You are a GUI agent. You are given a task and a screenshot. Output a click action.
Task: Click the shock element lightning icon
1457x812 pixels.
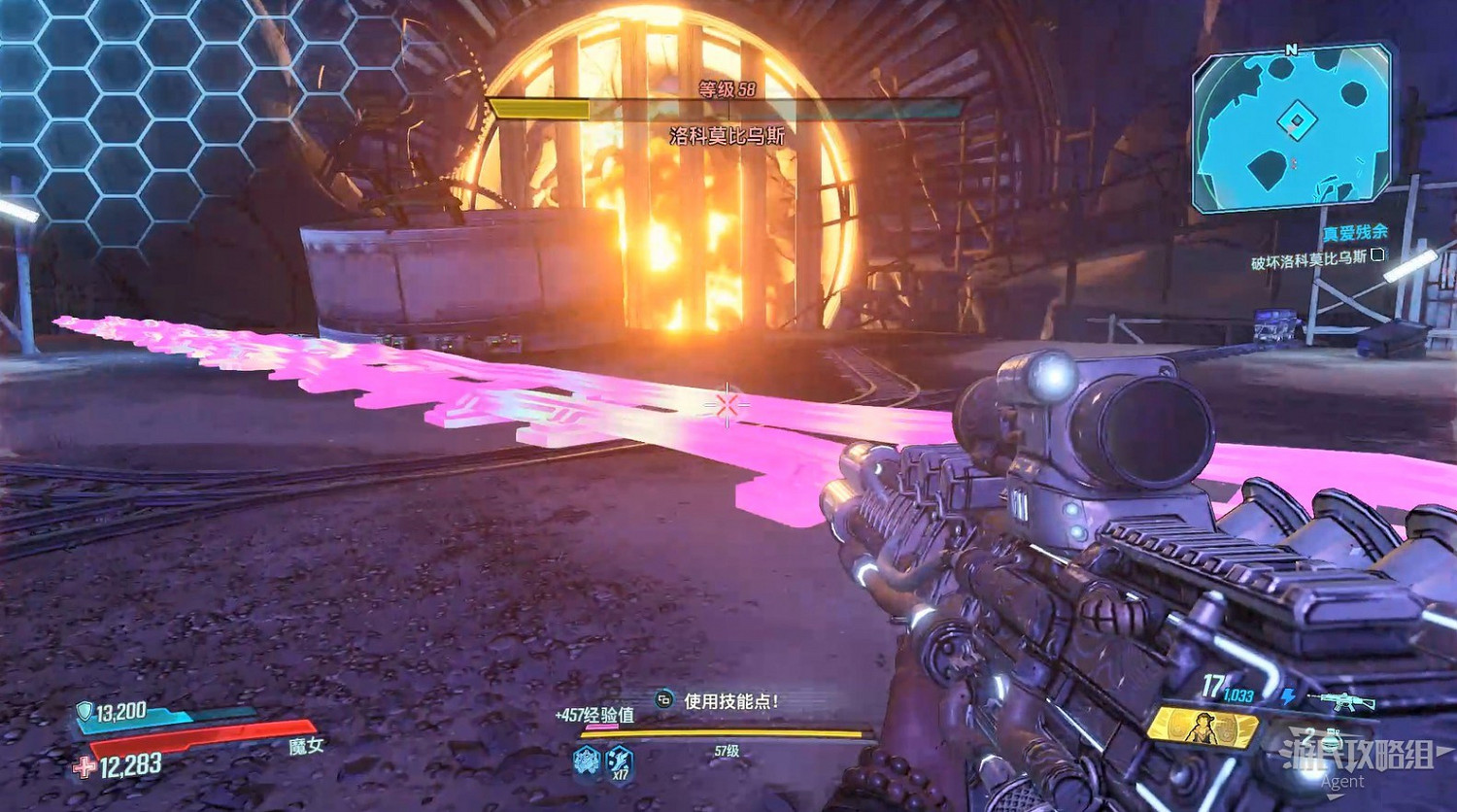click(1288, 696)
